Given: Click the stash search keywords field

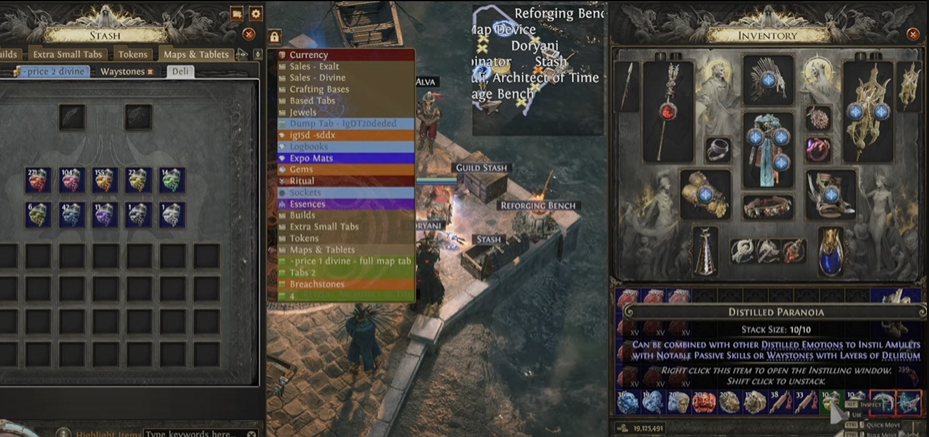Looking at the screenshot, I should (193, 433).
